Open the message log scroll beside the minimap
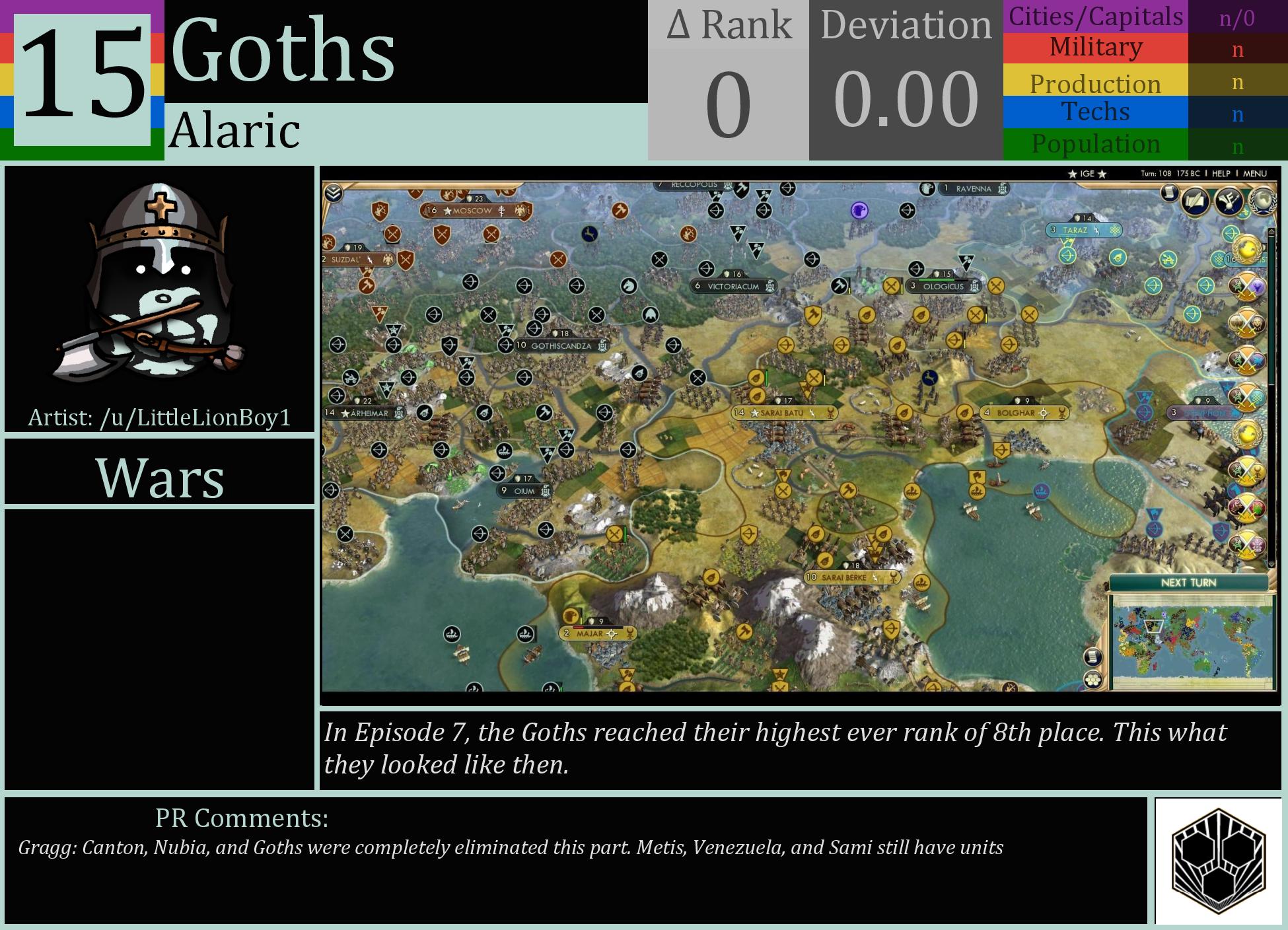 pyautogui.click(x=1092, y=657)
